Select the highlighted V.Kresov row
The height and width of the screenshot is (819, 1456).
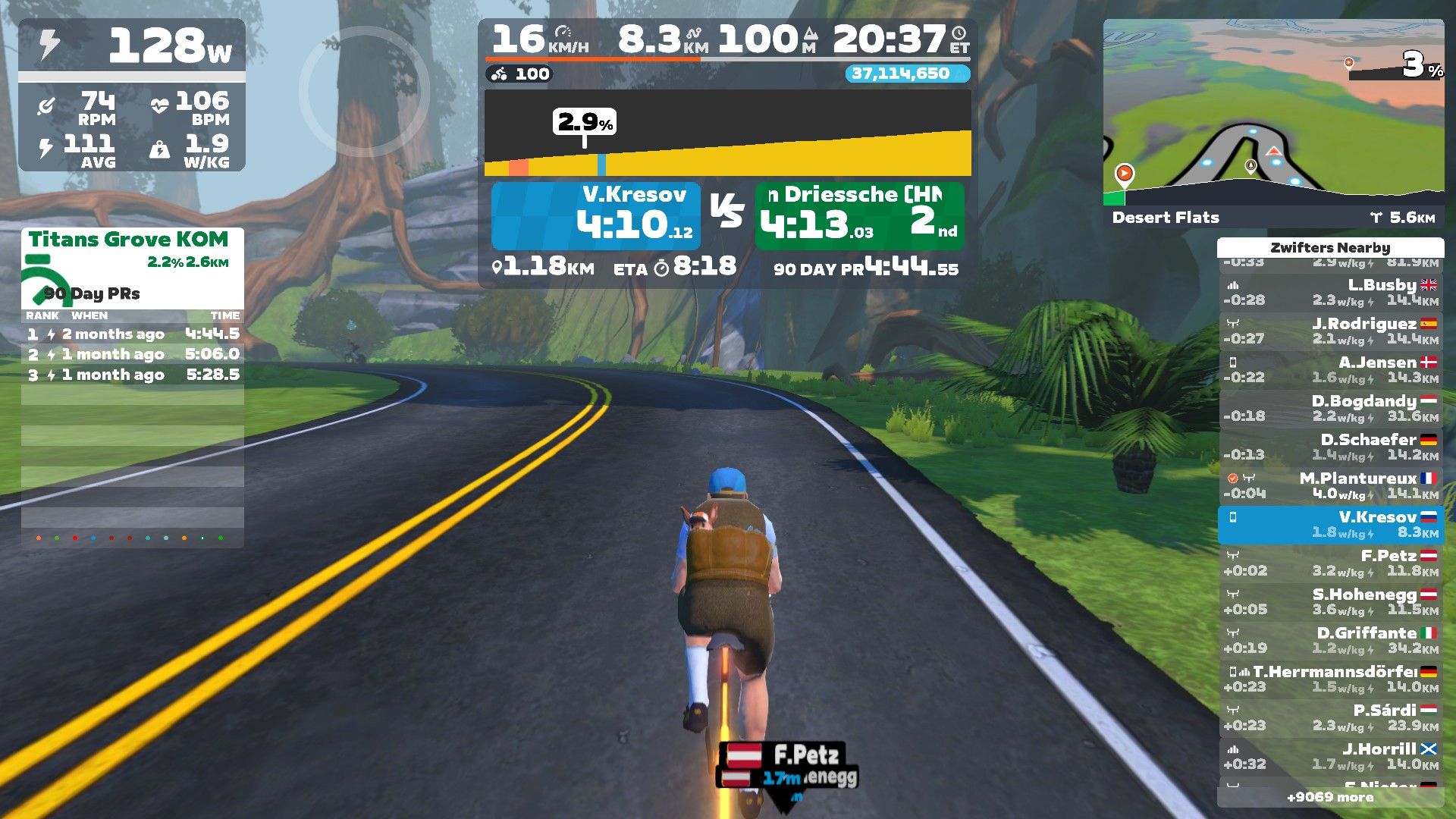pyautogui.click(x=1331, y=525)
